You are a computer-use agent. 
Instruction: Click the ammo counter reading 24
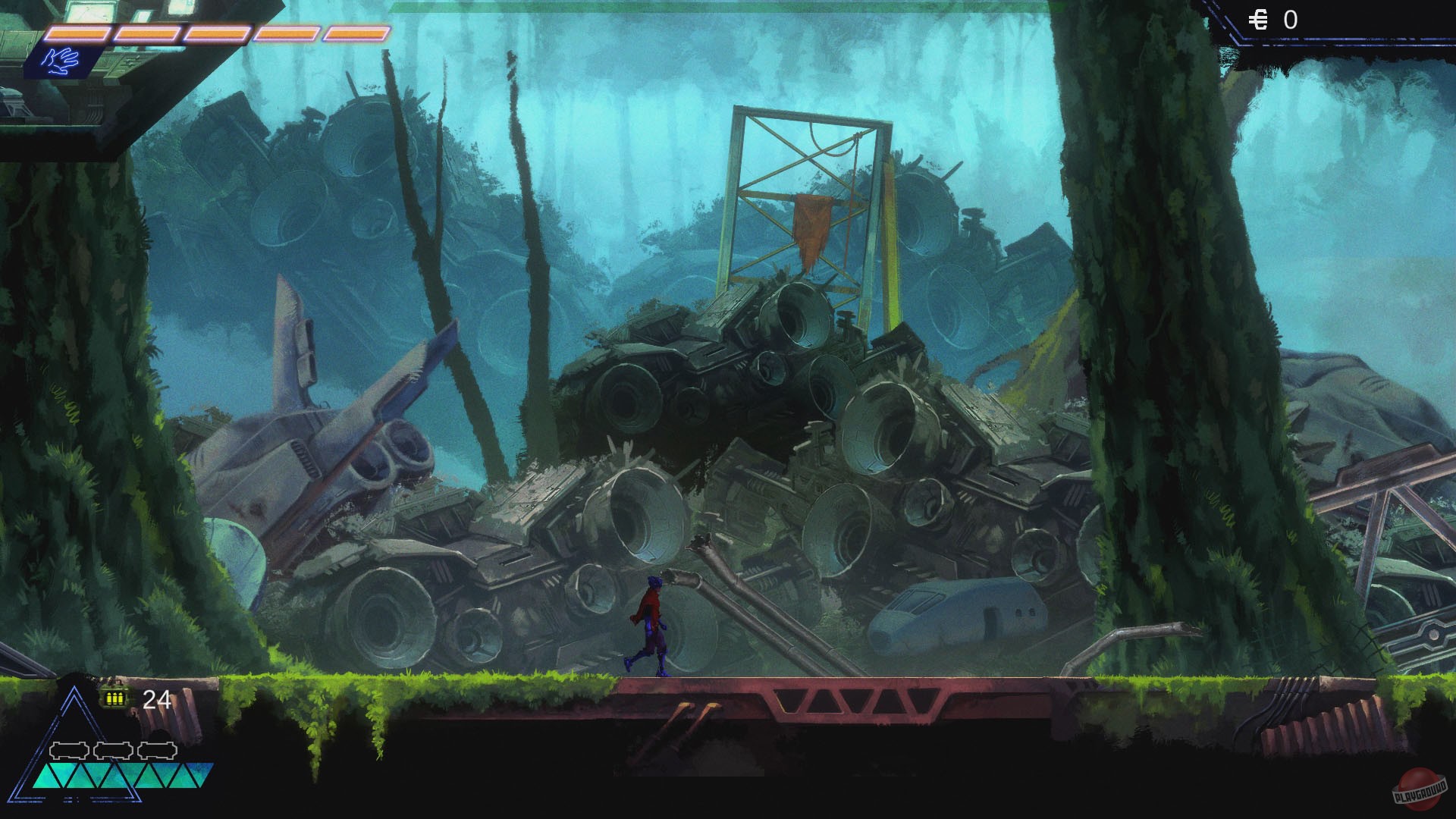(x=155, y=698)
